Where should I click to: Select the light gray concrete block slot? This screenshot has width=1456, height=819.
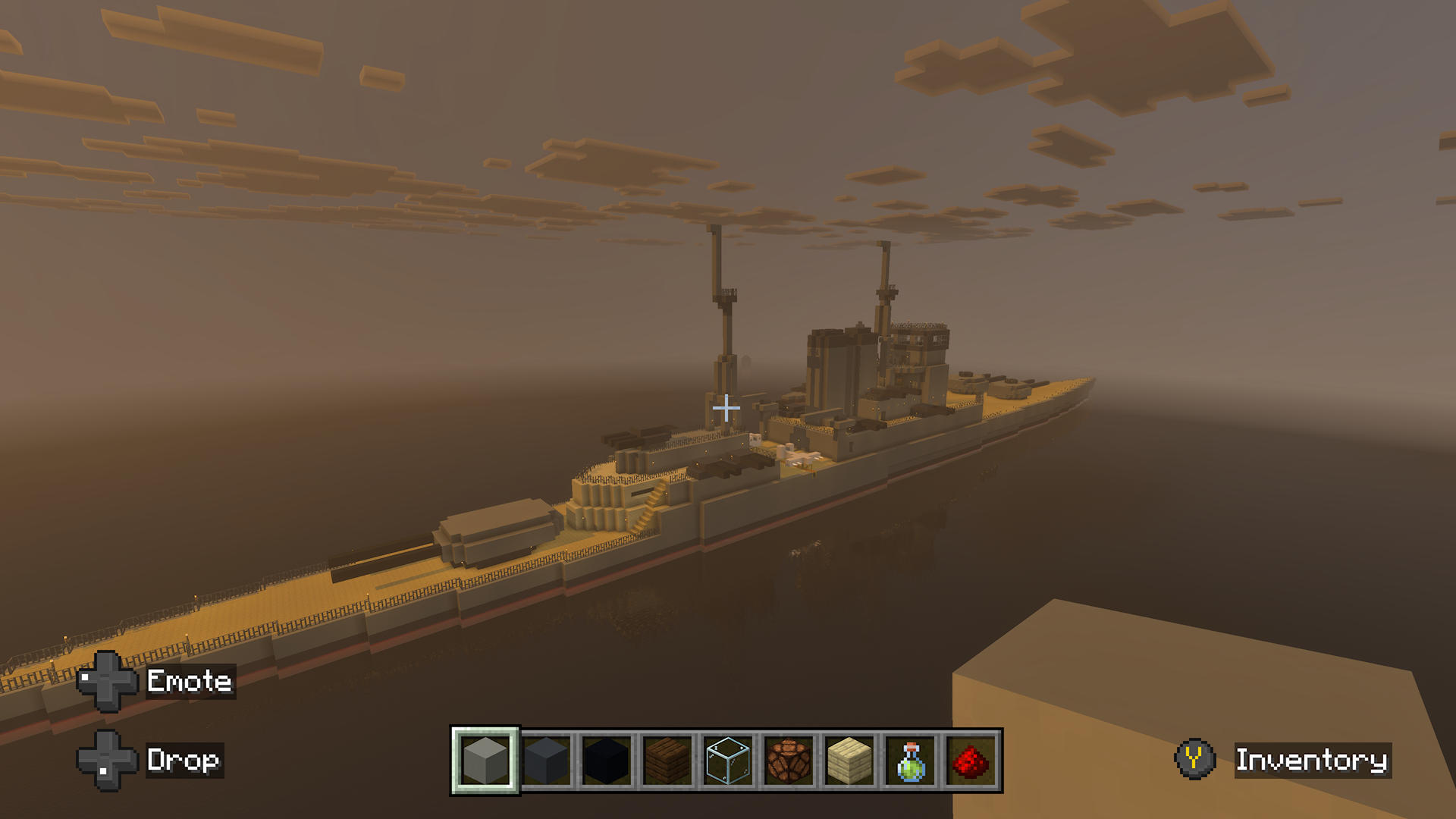click(x=485, y=760)
